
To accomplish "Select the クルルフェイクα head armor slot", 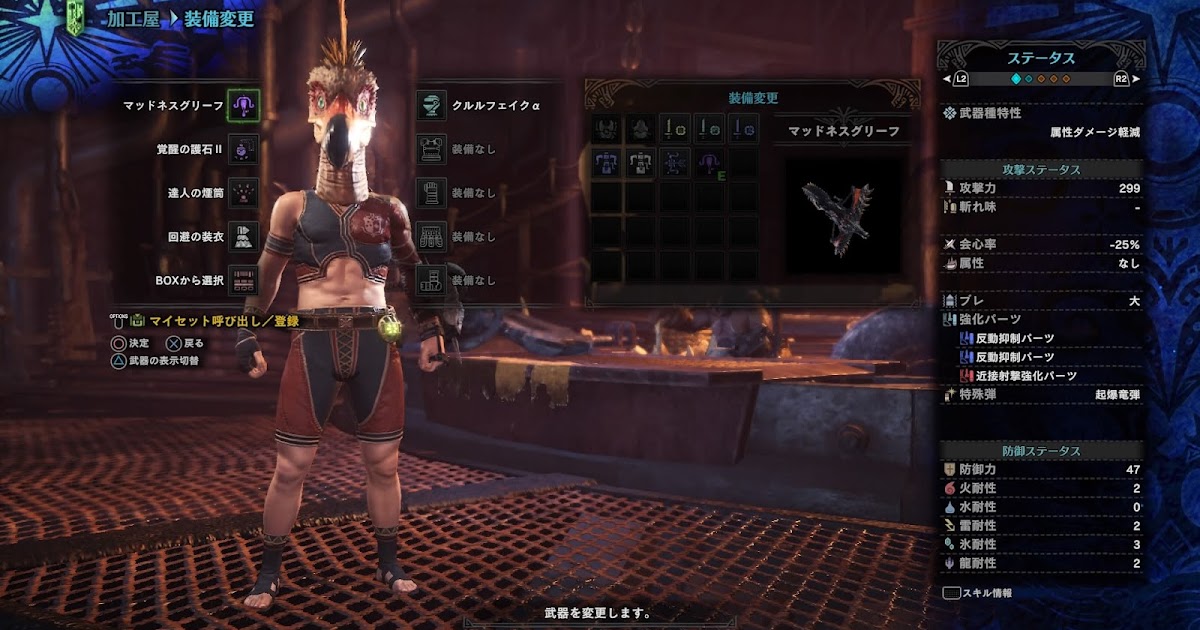I will (431, 105).
